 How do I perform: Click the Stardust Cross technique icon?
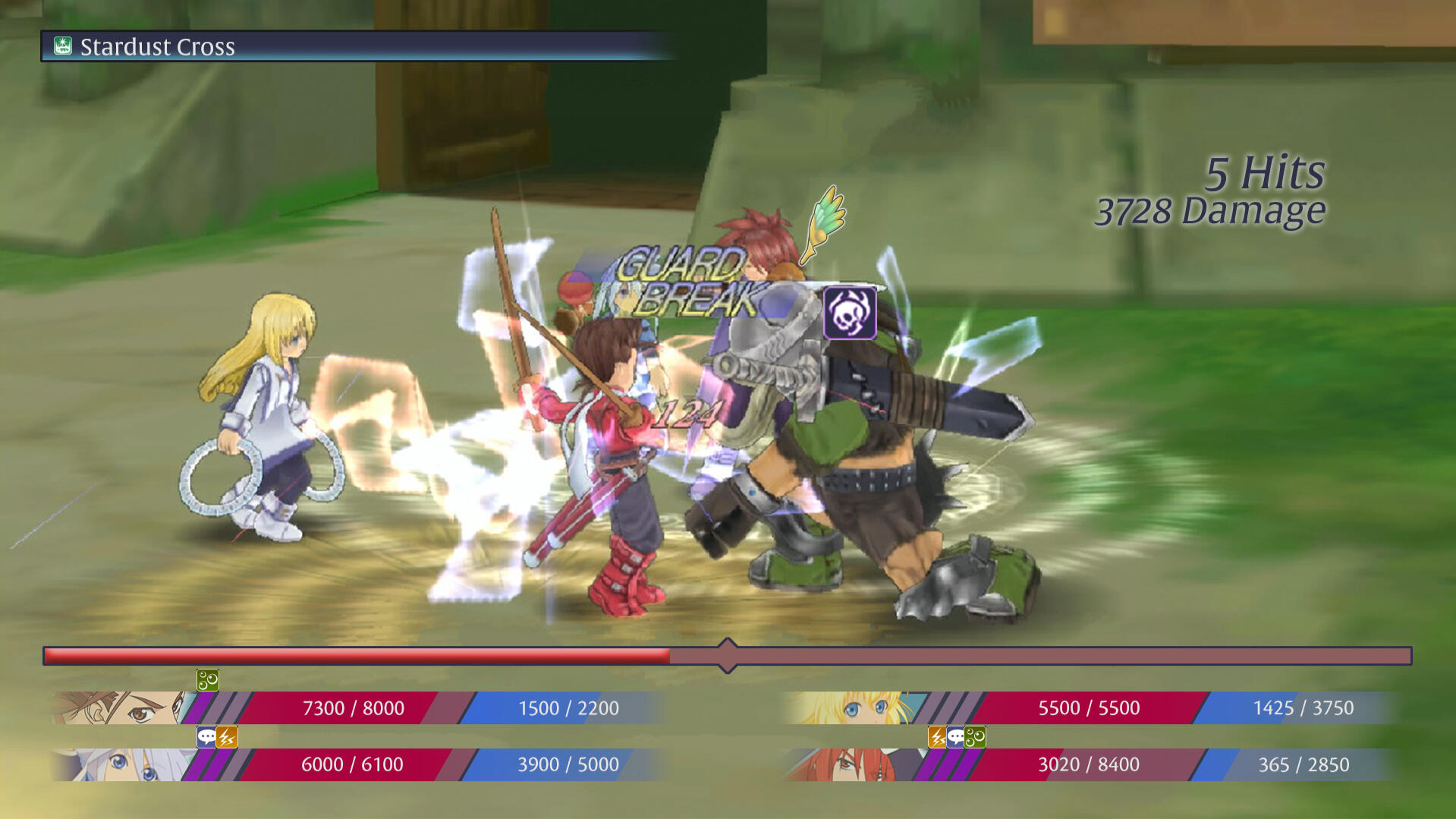tap(62, 46)
